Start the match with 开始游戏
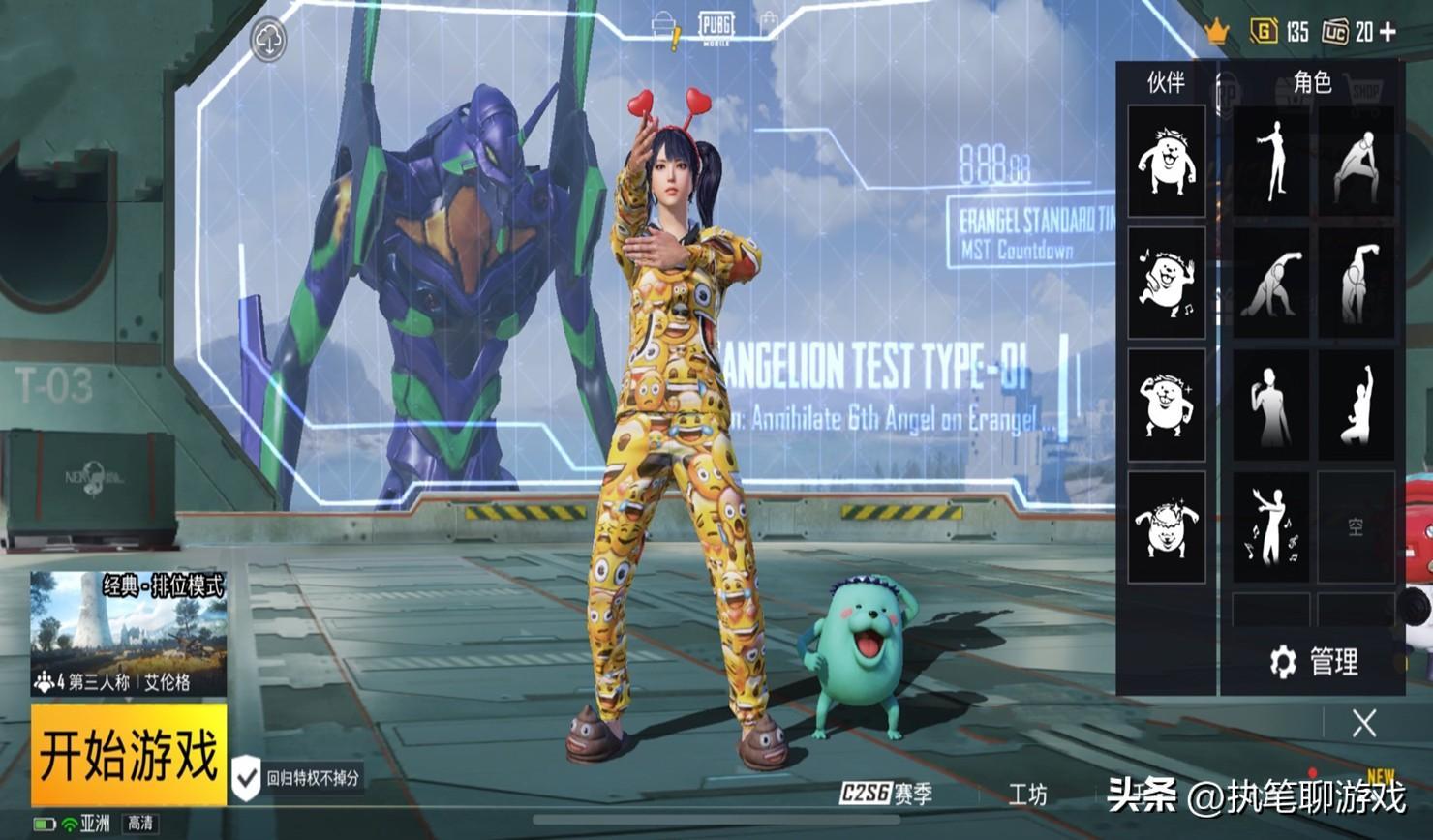This screenshot has height=840, width=1433. coord(129,755)
